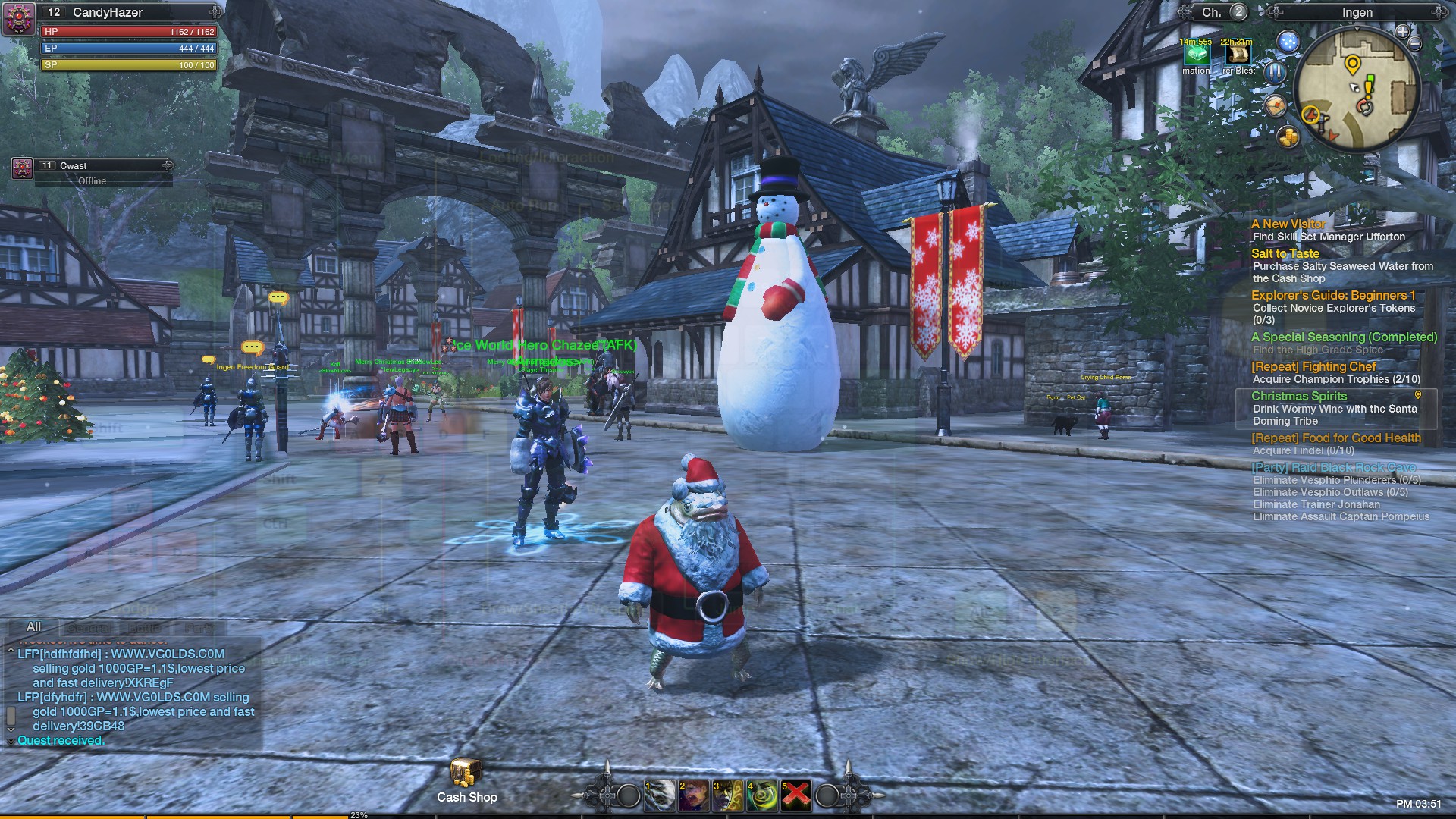Collapse the completed A Special Seasoning quest
Screen dimensions: 1456x819
(1342, 337)
